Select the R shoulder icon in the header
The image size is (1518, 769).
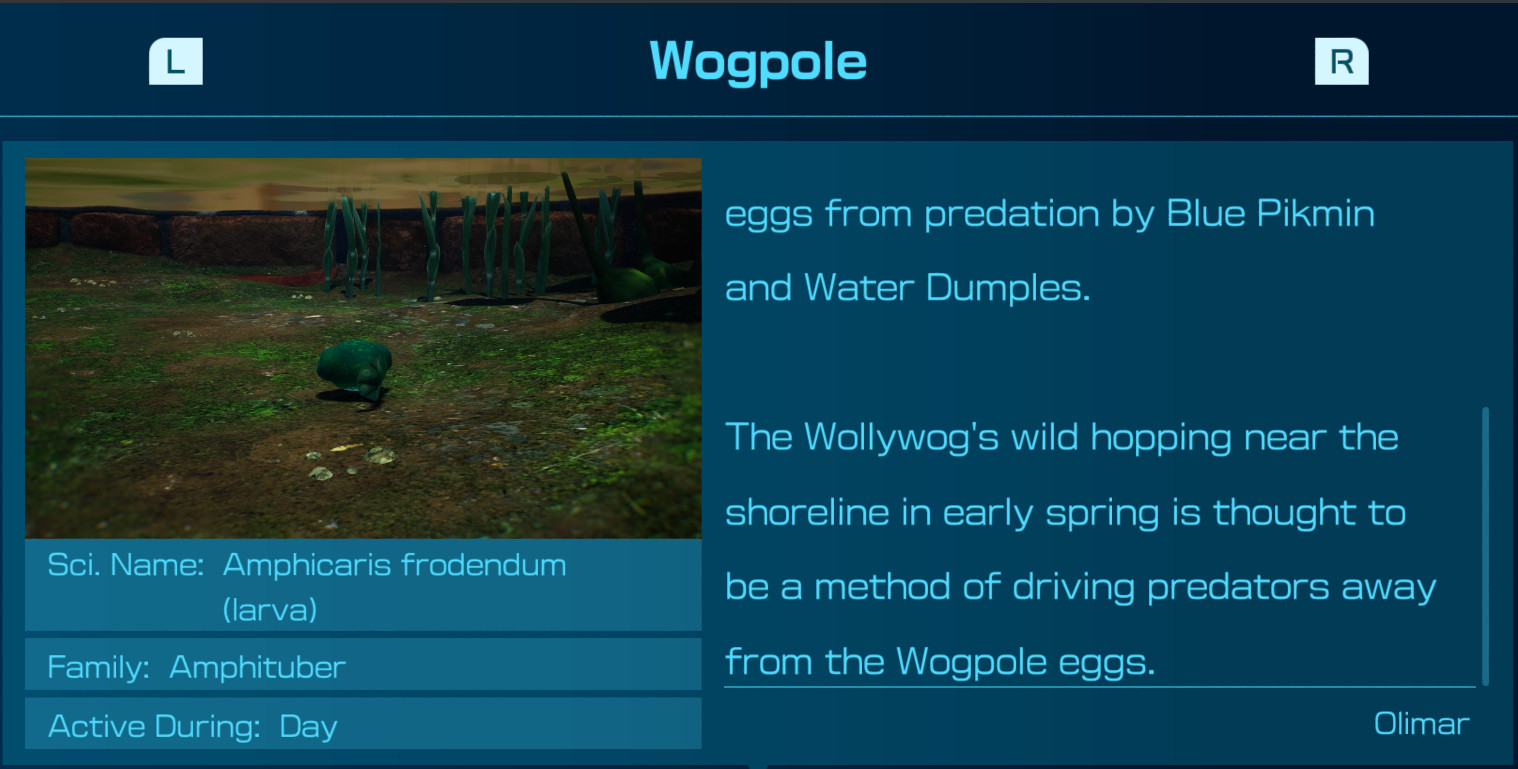1340,60
